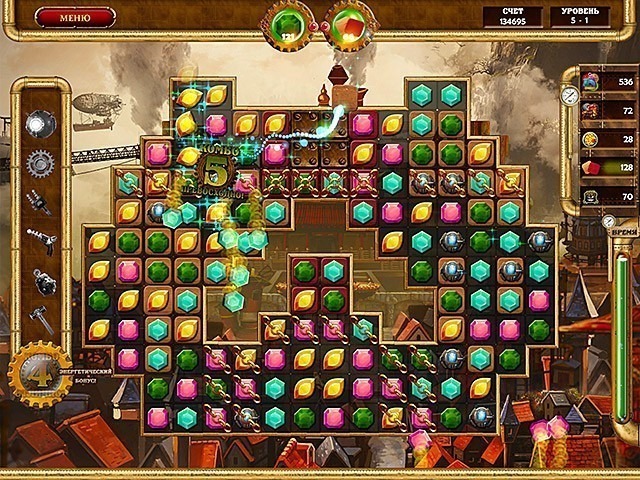
Task: Activate the cogwheel gear tool
Action: click(39, 162)
